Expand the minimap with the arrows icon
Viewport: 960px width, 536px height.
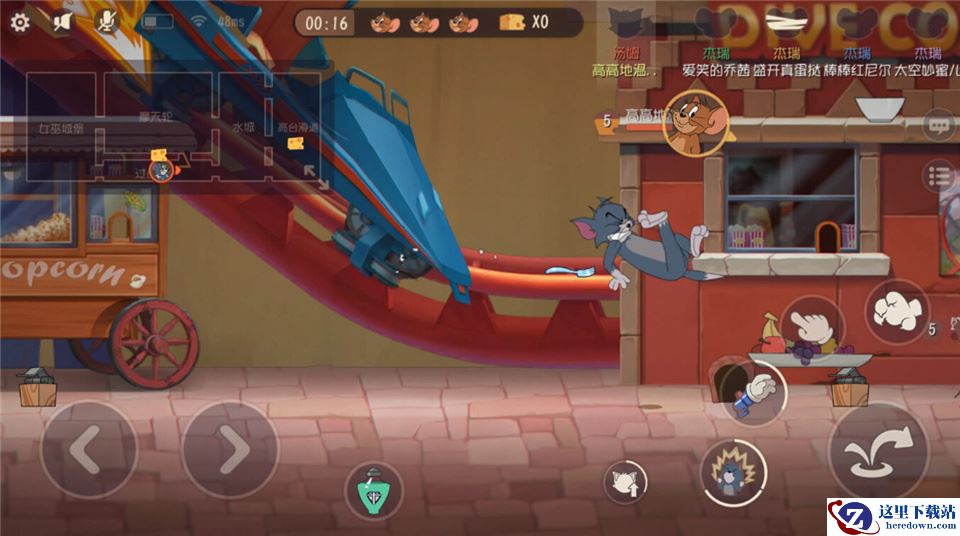tap(315, 177)
